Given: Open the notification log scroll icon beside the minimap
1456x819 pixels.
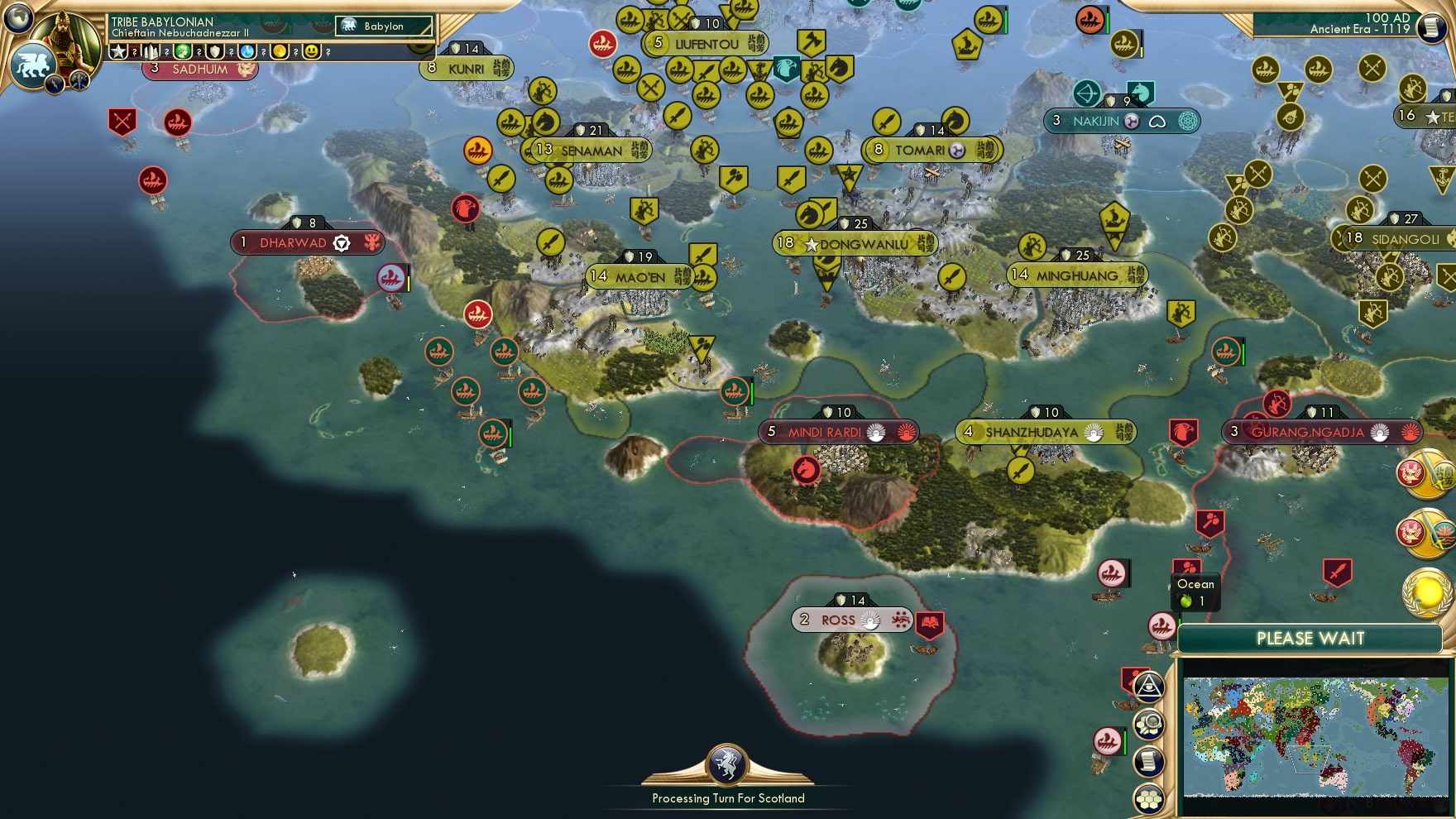Looking at the screenshot, I should 1151,760.
